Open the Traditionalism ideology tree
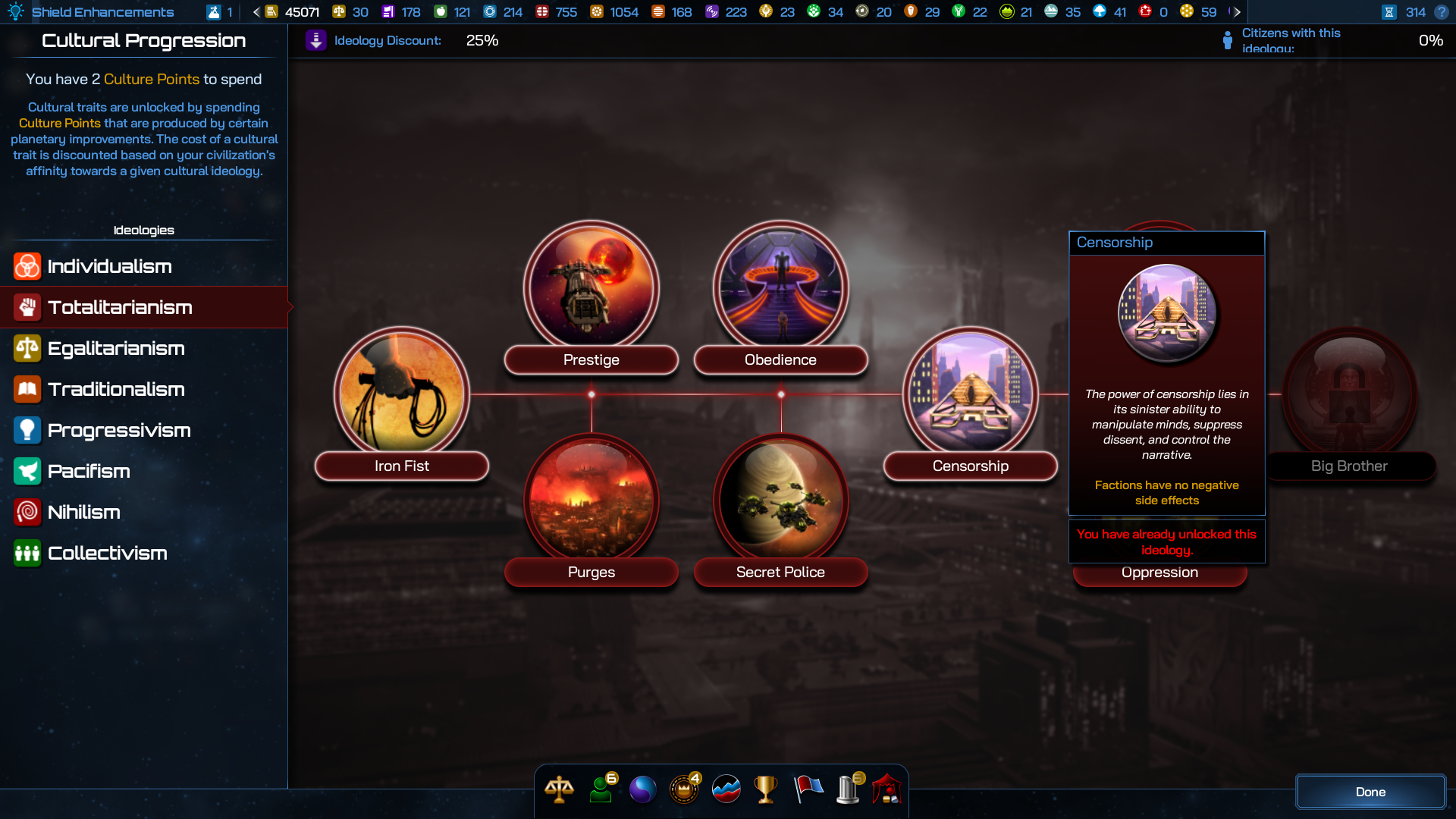 [x=116, y=389]
